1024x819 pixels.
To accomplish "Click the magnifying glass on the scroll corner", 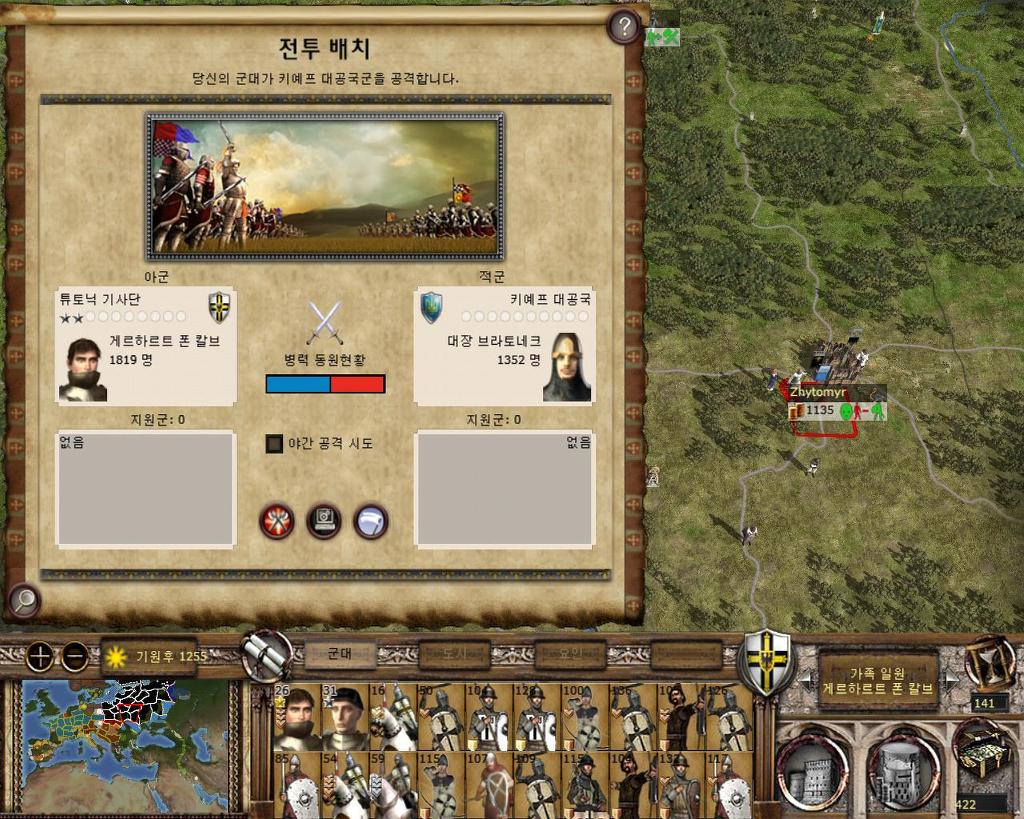I will click(x=23, y=600).
